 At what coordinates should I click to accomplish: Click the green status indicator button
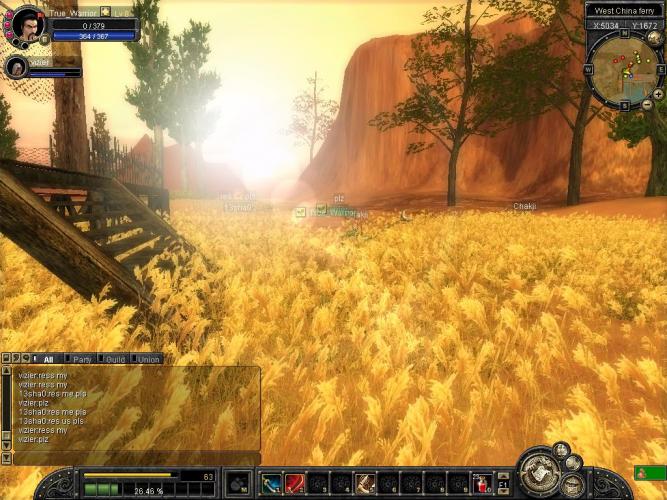click(x=648, y=473)
